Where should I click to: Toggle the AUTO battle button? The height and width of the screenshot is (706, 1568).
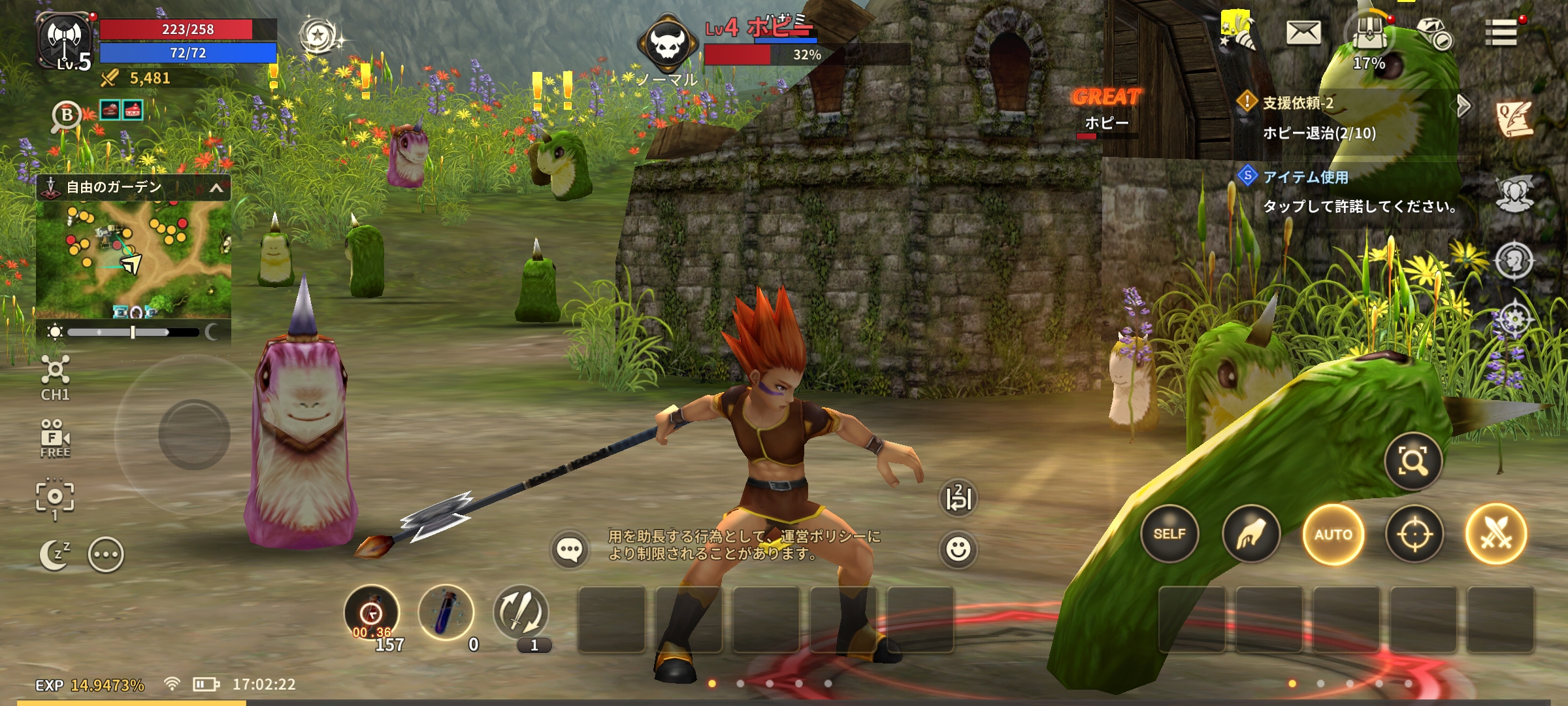point(1333,534)
